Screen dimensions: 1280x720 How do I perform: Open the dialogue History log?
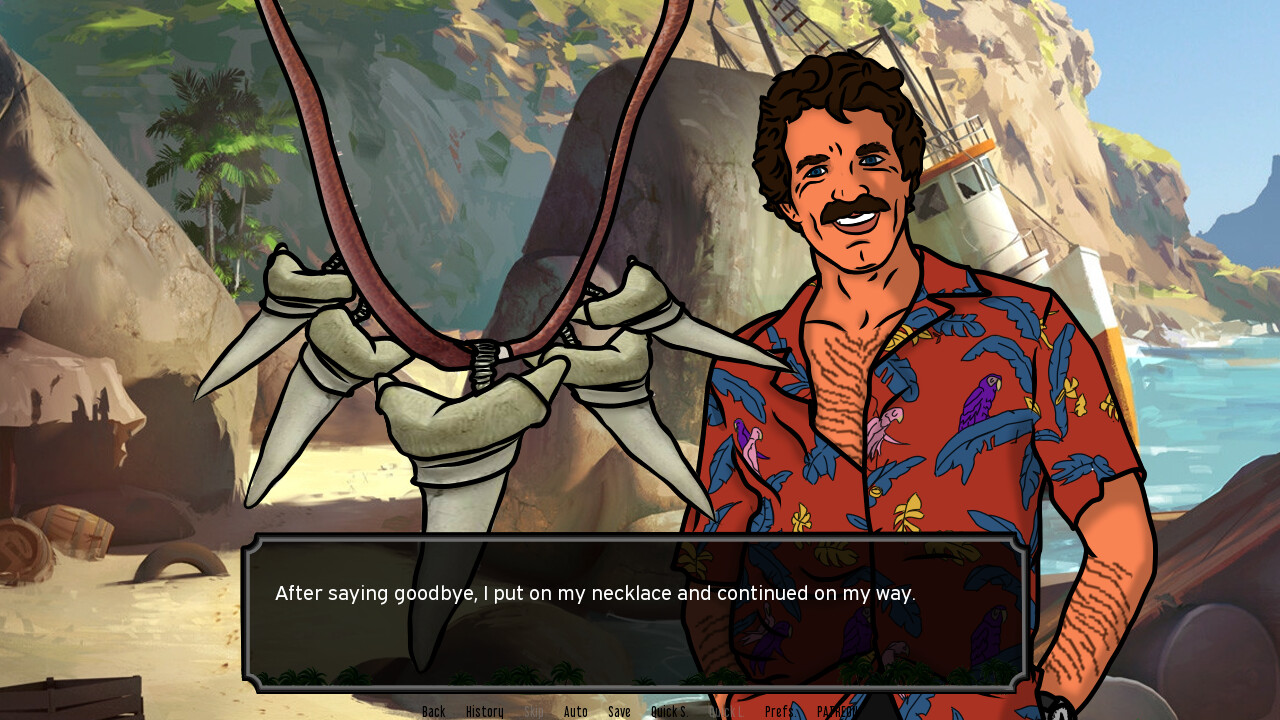484,711
